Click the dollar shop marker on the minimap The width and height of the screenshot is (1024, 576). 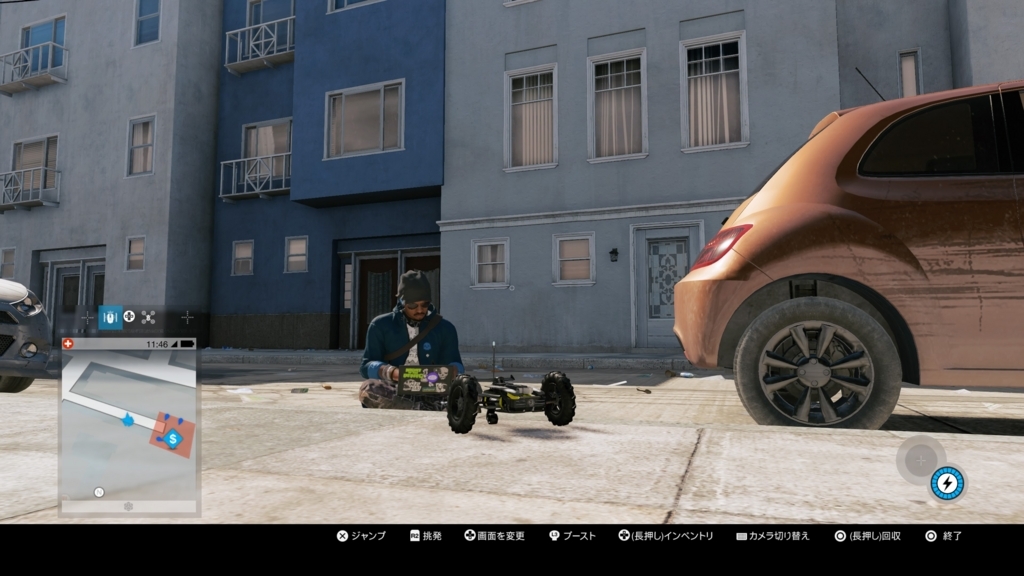pos(173,438)
